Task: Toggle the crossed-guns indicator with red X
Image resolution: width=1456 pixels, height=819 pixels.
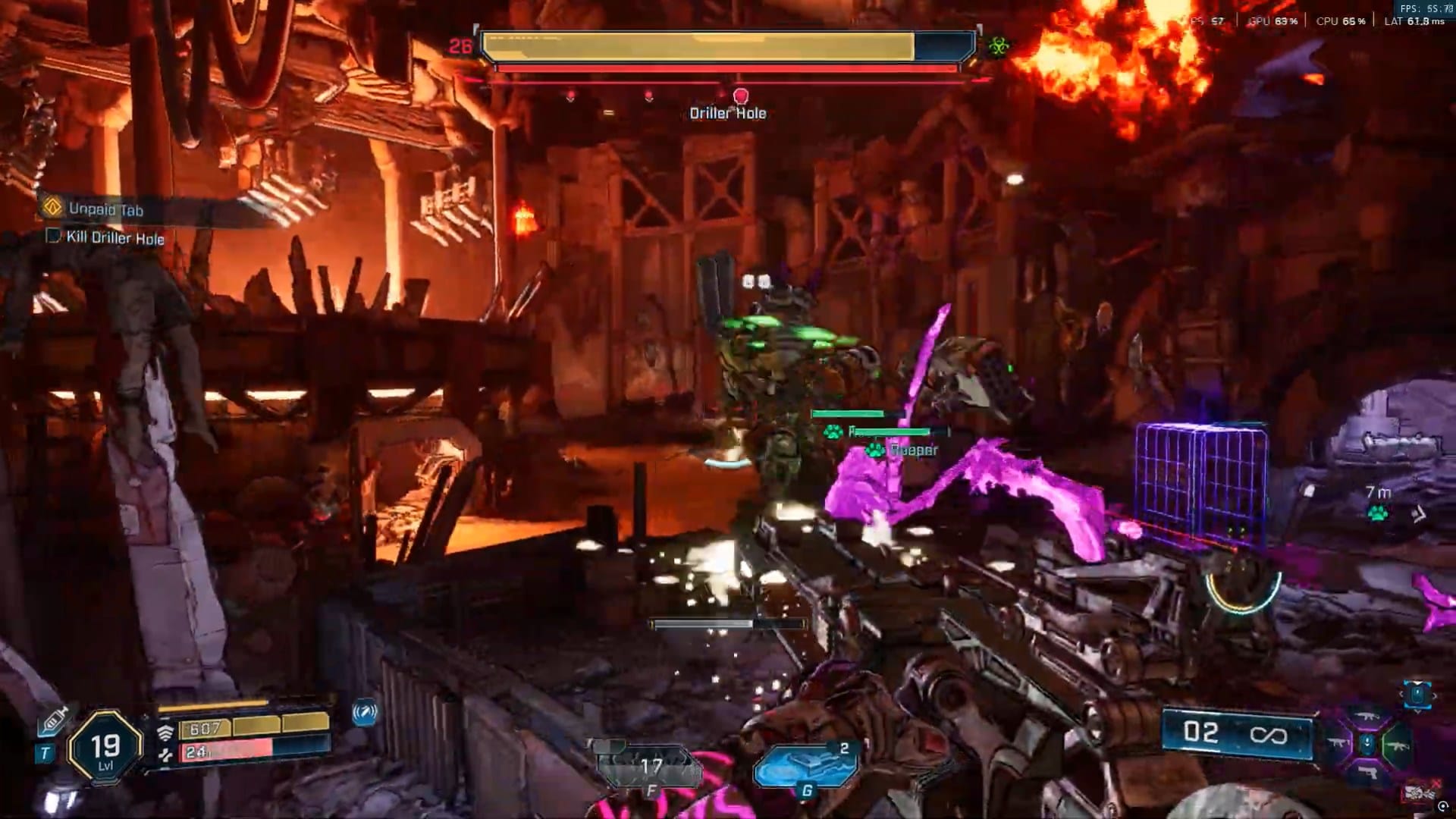Action: (x=1420, y=791)
